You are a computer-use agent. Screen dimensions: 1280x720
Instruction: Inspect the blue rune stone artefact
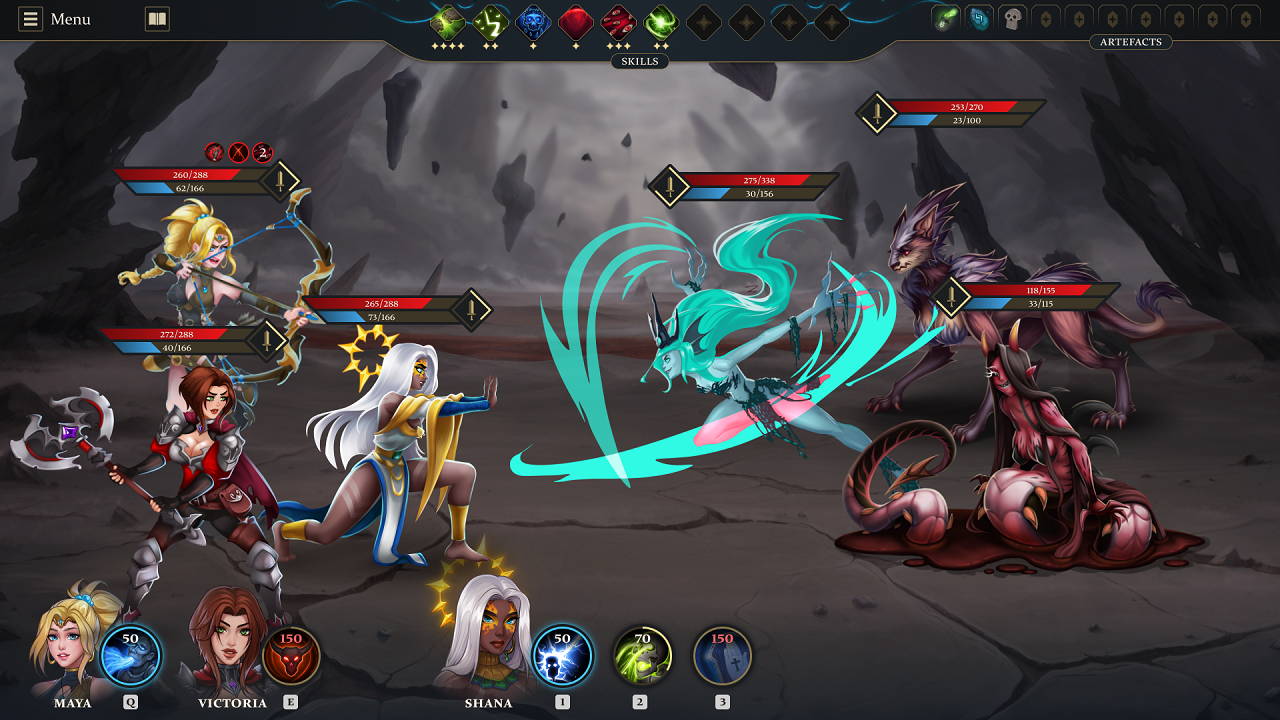click(979, 18)
